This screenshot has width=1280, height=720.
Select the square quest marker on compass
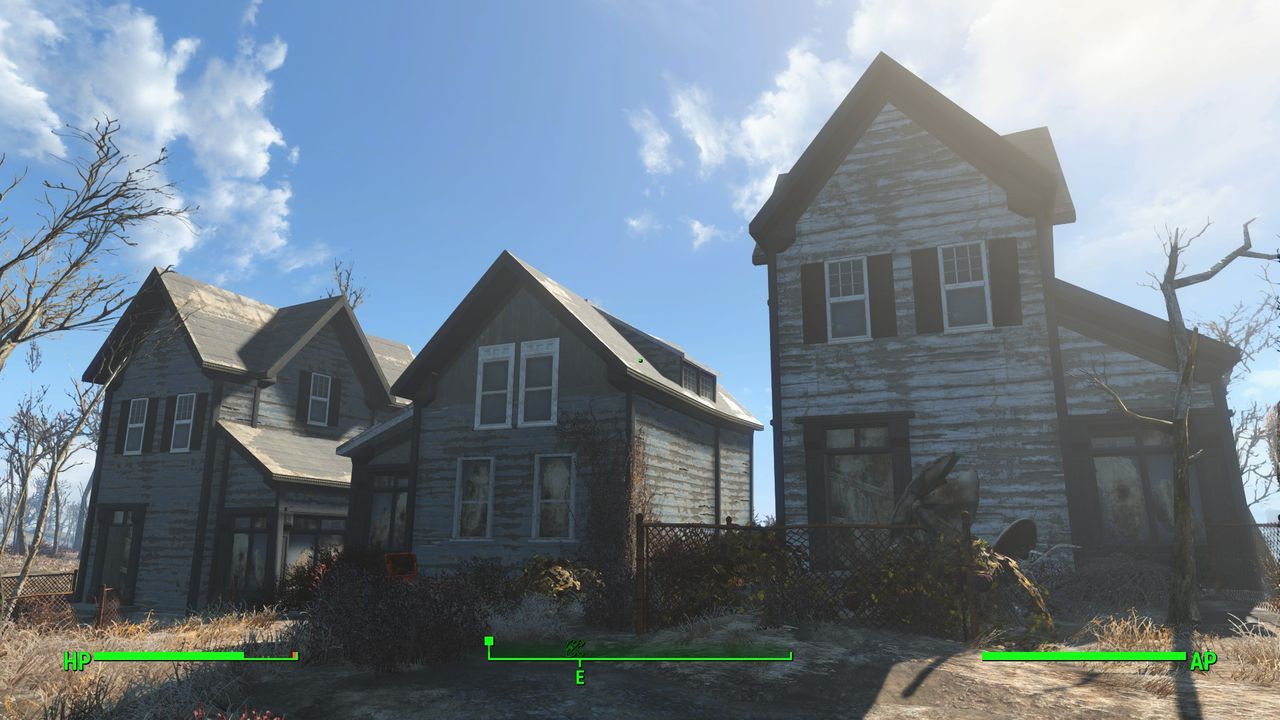click(489, 641)
